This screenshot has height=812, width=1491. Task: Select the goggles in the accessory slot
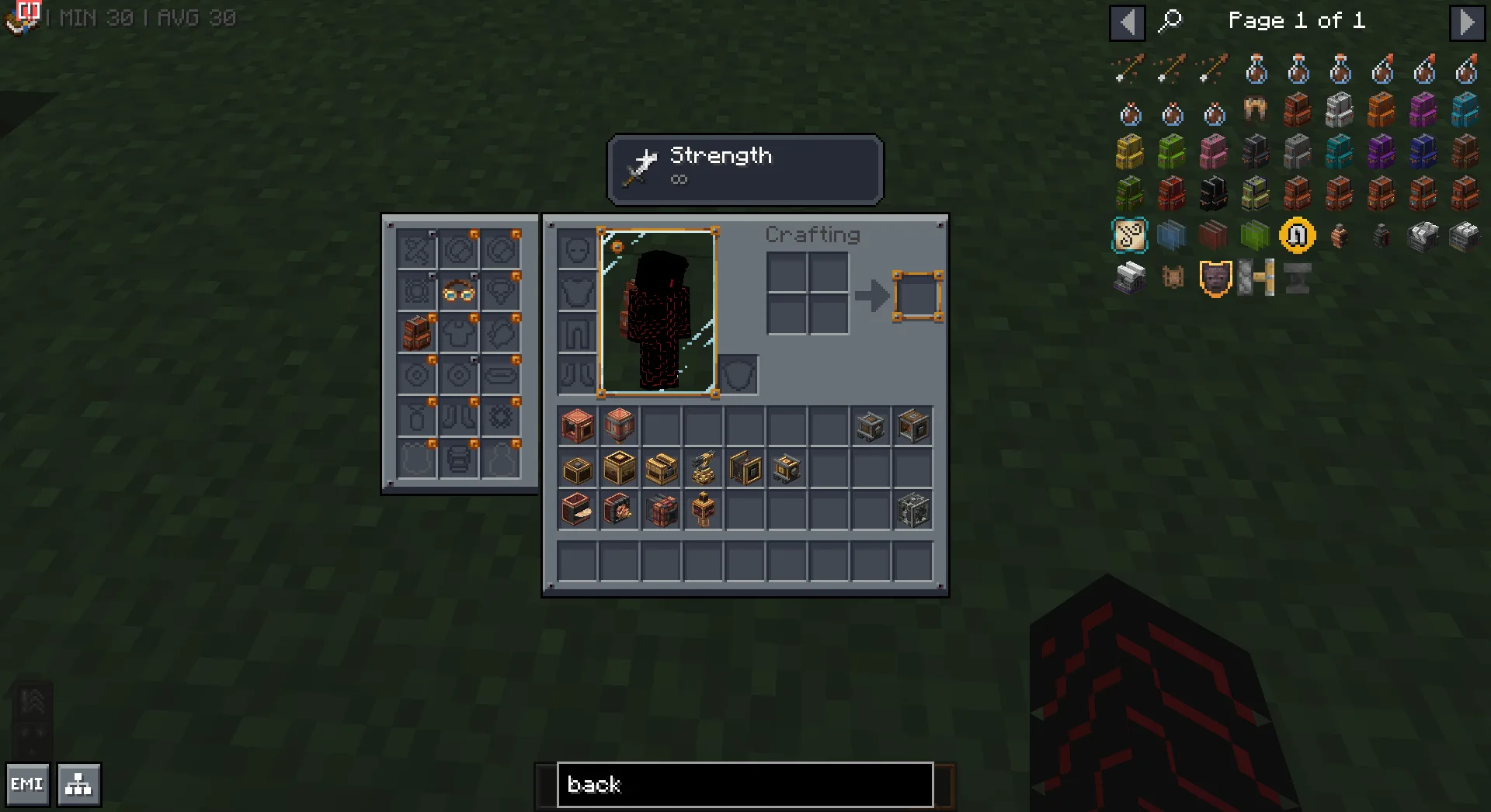coord(458,292)
